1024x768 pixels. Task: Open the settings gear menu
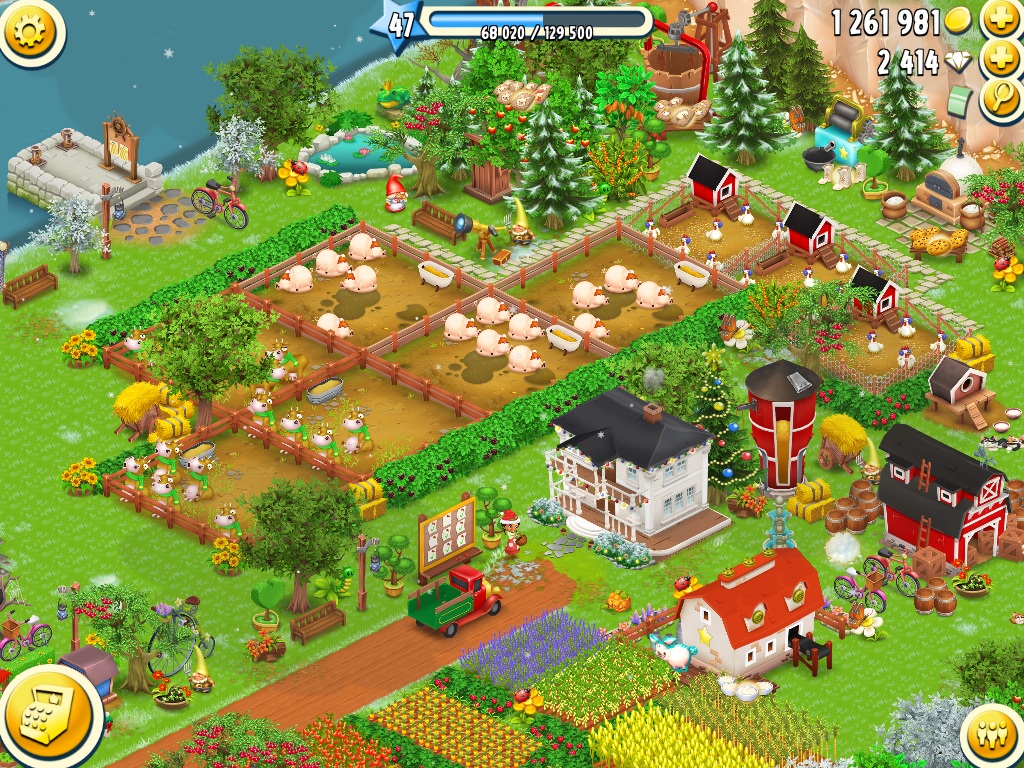pos(31,32)
